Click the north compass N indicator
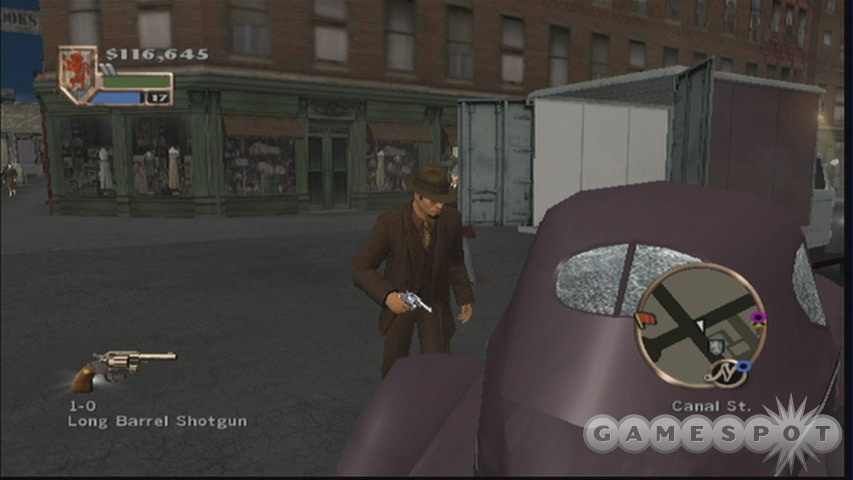 (x=723, y=374)
